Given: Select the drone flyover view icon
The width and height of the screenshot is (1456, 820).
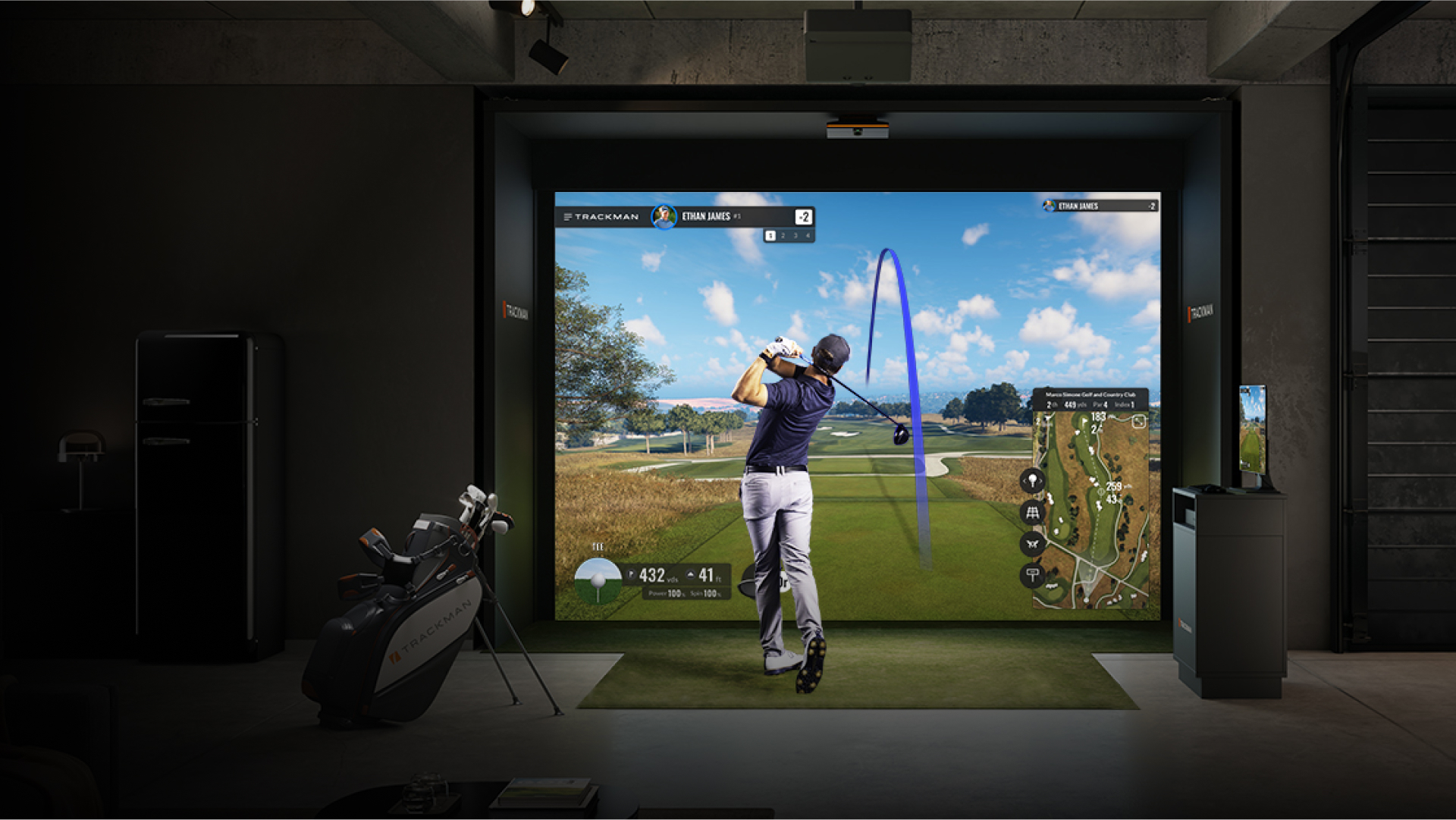Looking at the screenshot, I should (x=1032, y=544).
